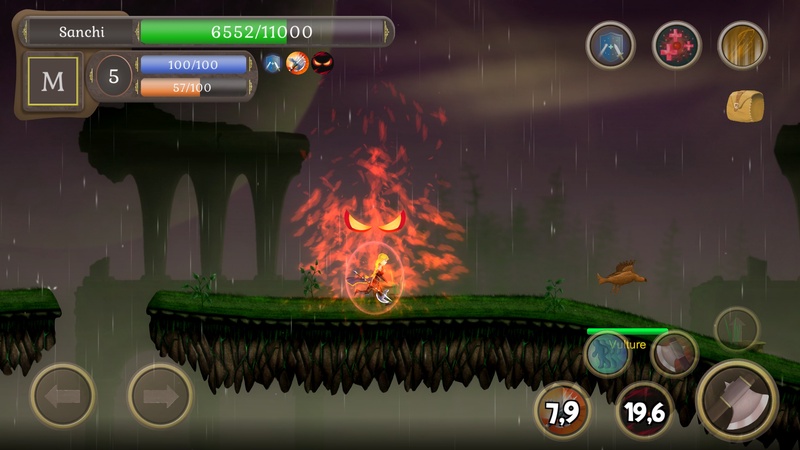Inspect the red demon eyes buff icon

(322, 64)
